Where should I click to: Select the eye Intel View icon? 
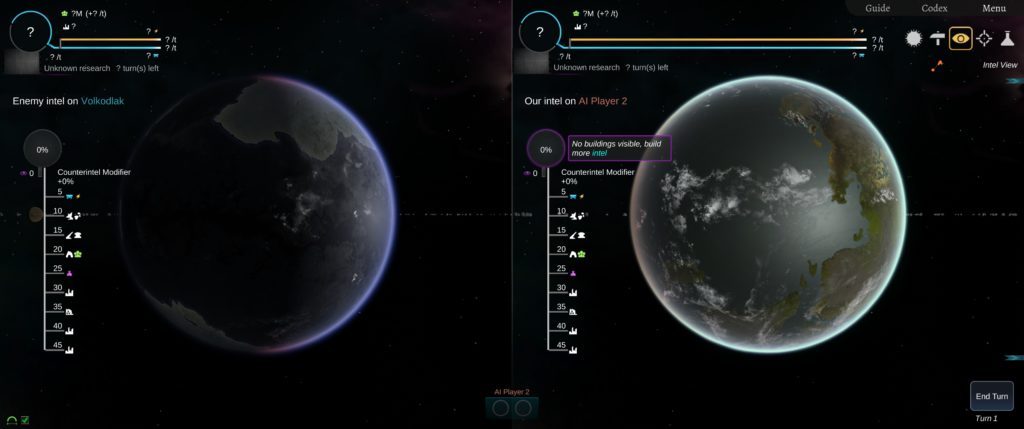click(961, 38)
